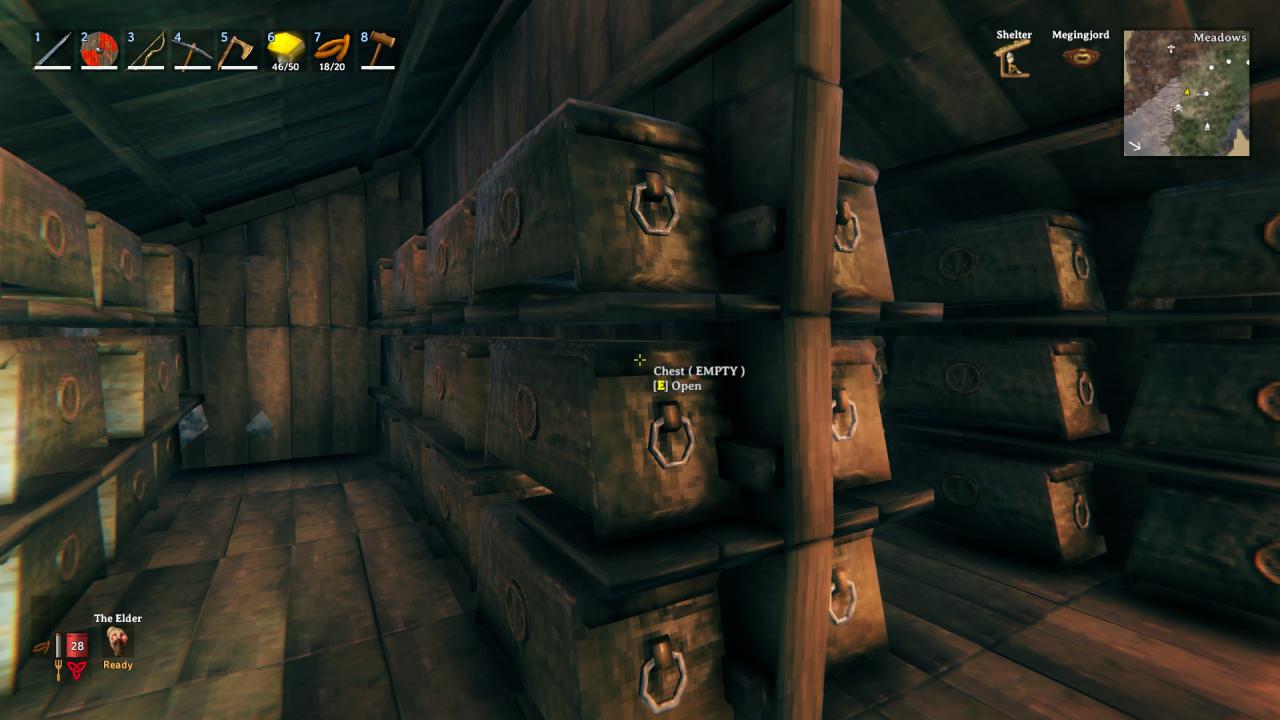Click the yellow player arrow on the minimap

pyautogui.click(x=1187, y=92)
